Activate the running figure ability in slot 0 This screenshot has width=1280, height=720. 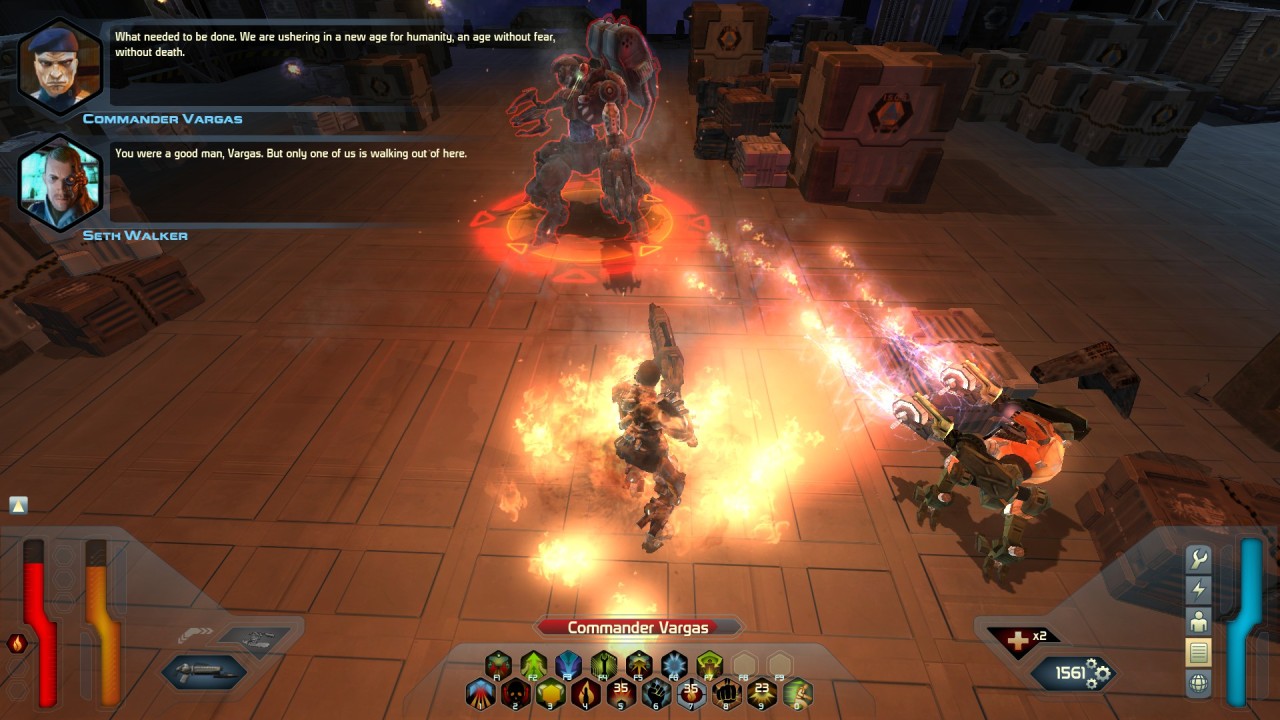(797, 692)
